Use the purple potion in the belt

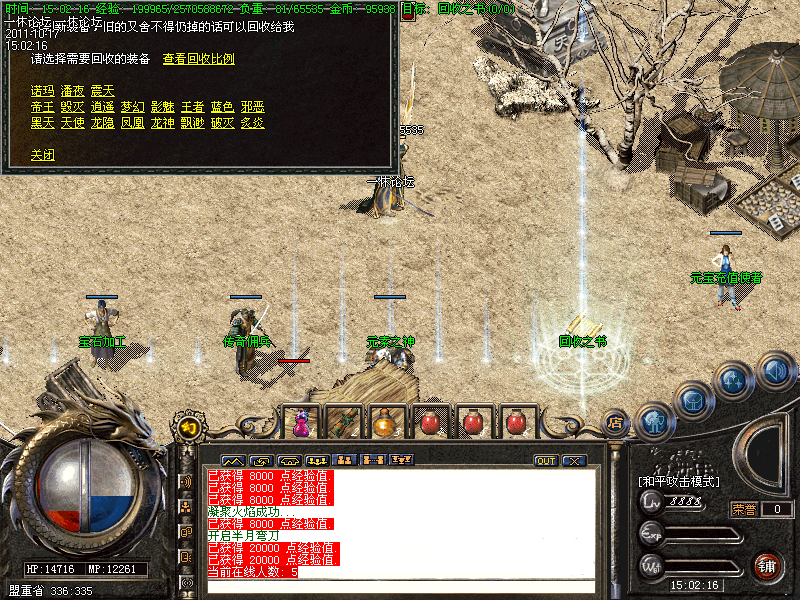[300, 423]
